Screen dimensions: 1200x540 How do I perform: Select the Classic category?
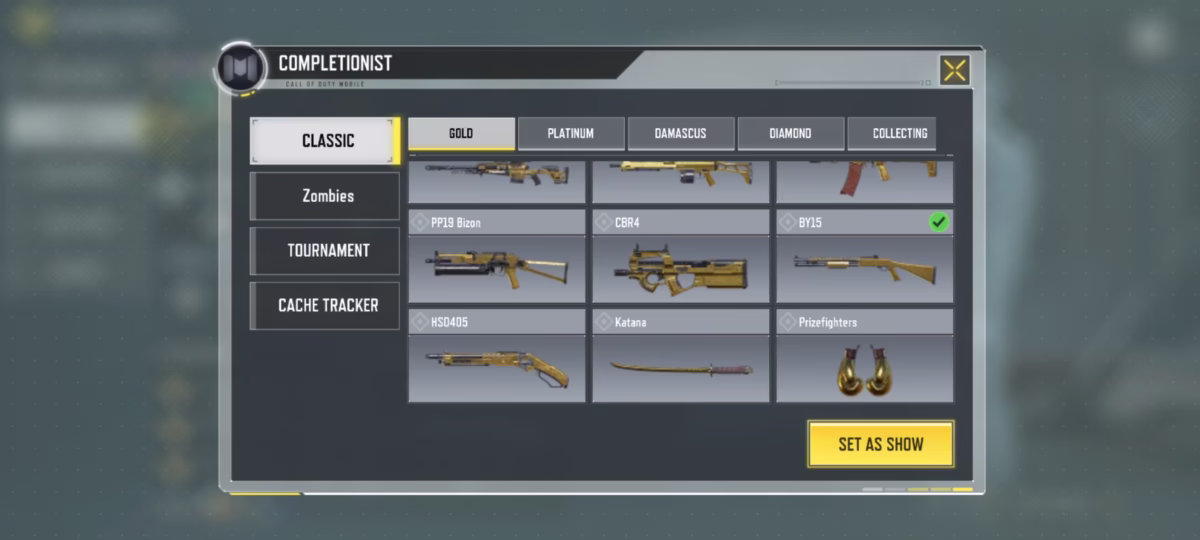point(326,141)
